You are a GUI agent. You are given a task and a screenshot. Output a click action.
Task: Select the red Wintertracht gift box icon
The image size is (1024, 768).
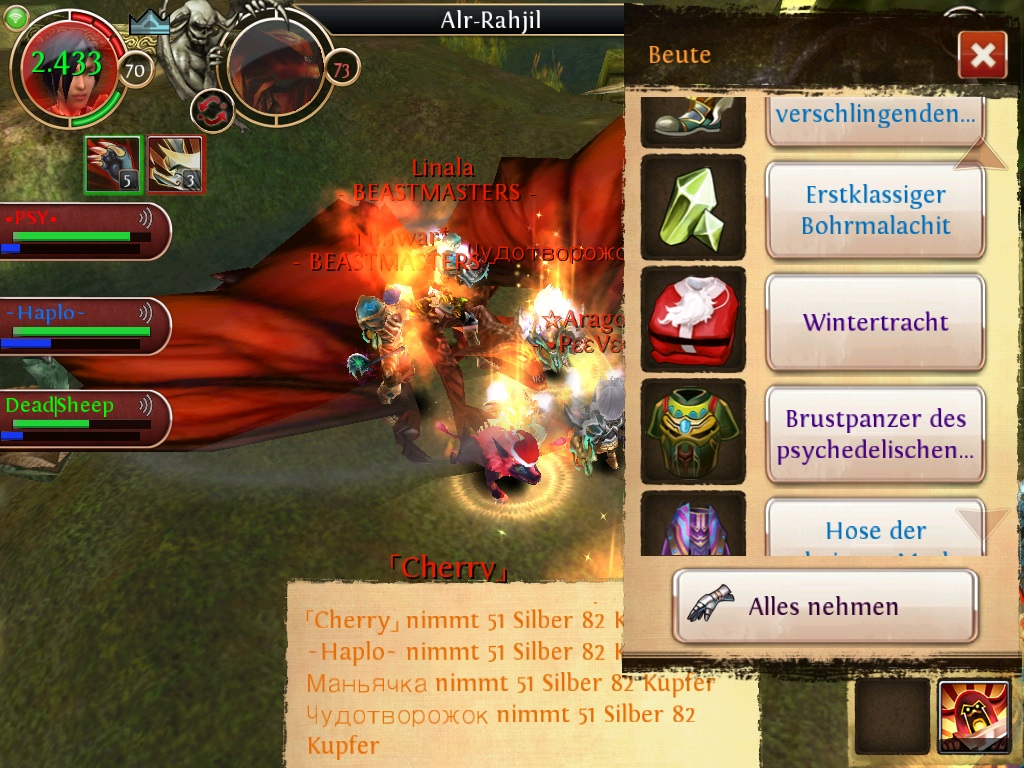(x=693, y=322)
